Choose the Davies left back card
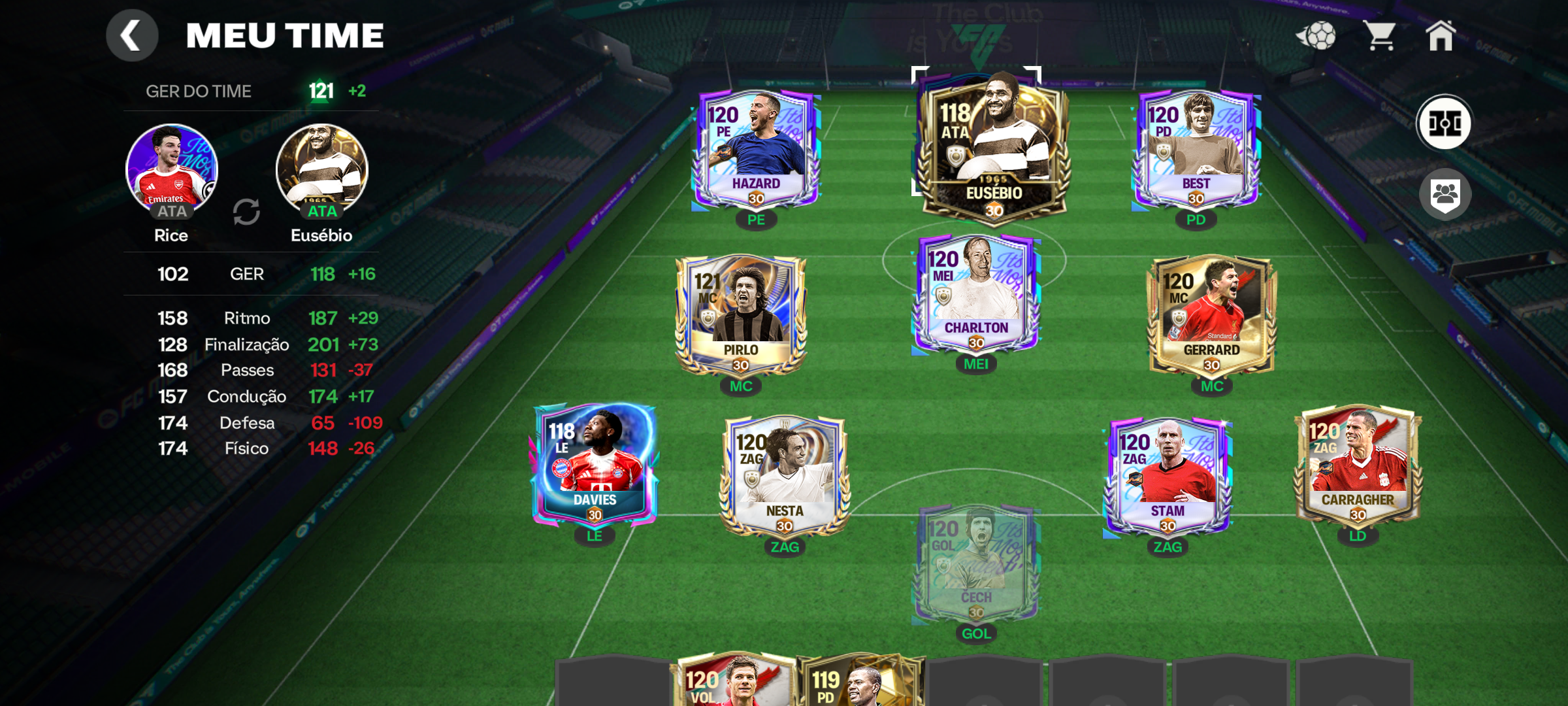The width and height of the screenshot is (1568, 706). [x=595, y=465]
